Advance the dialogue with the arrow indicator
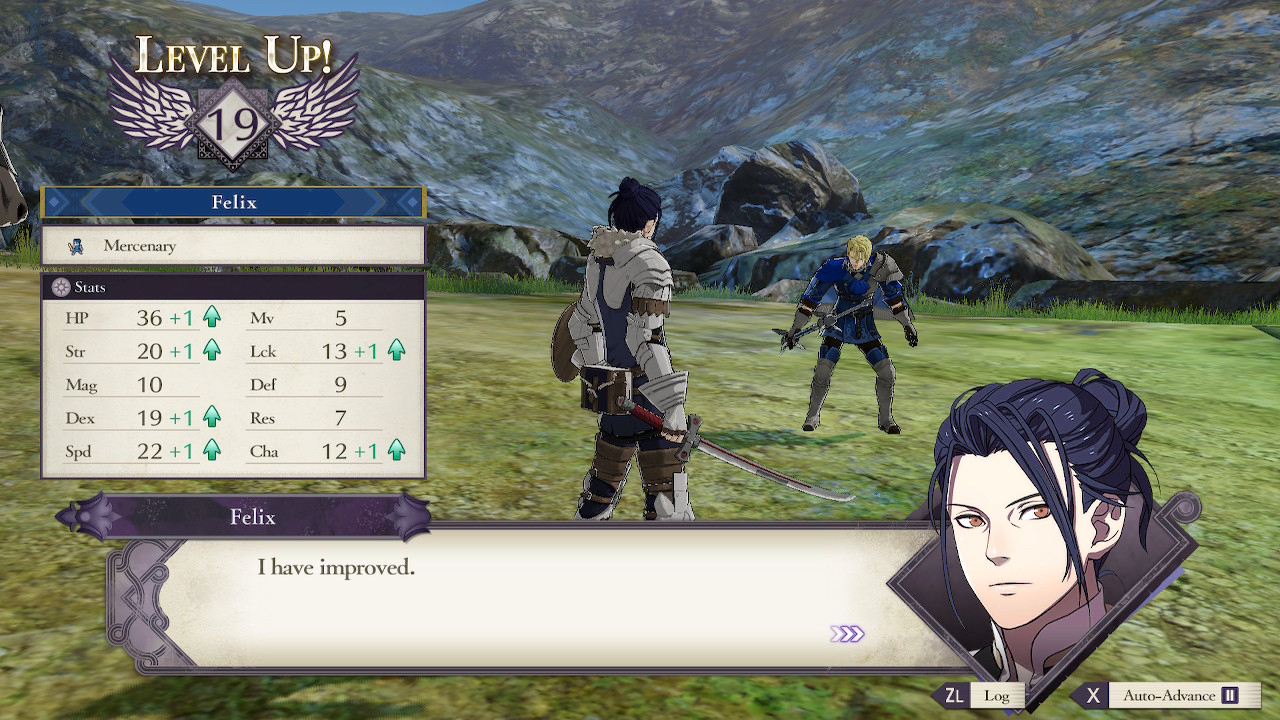The height and width of the screenshot is (720, 1280). 847,634
